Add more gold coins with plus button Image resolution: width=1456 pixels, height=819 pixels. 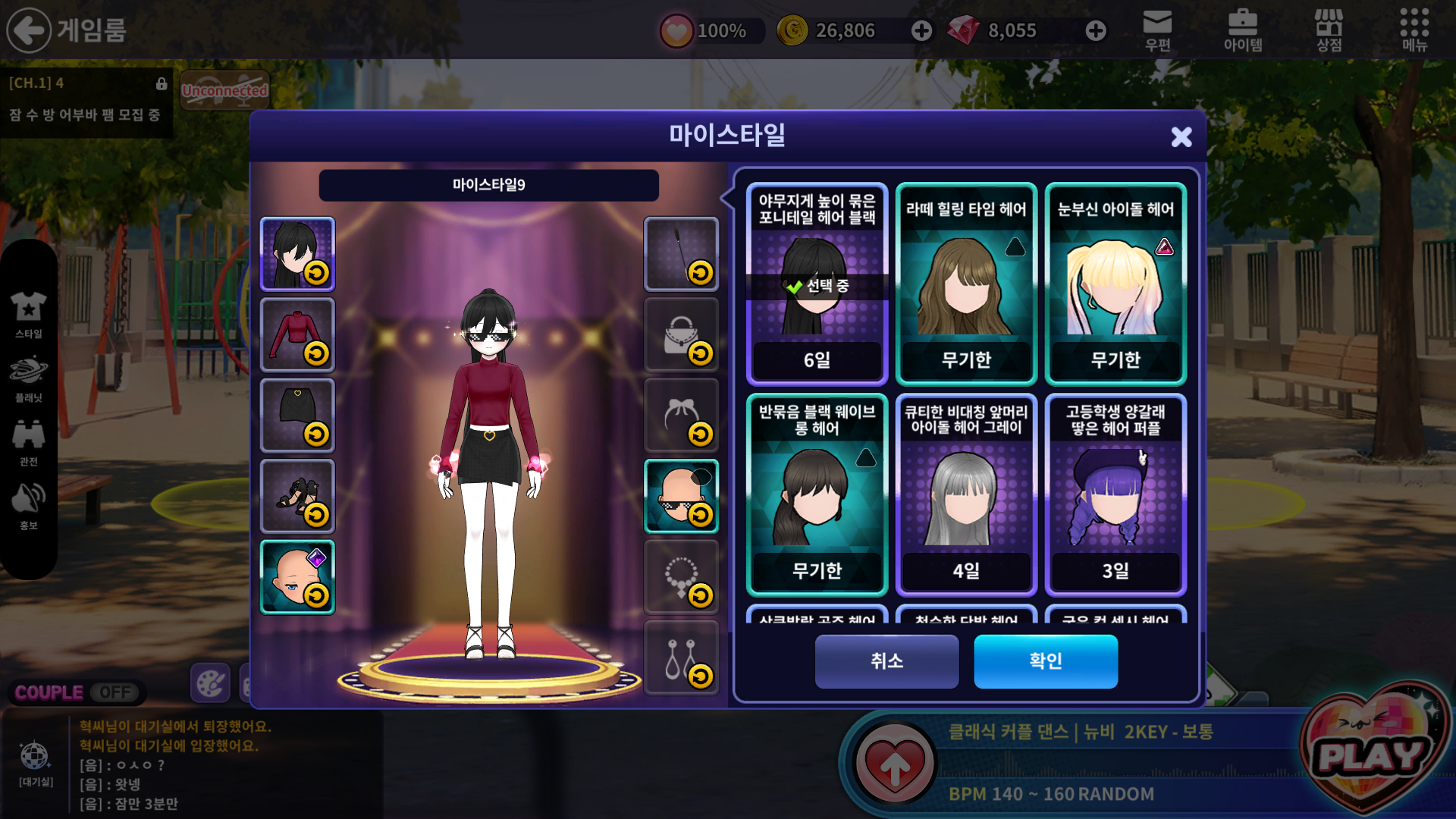[x=921, y=30]
